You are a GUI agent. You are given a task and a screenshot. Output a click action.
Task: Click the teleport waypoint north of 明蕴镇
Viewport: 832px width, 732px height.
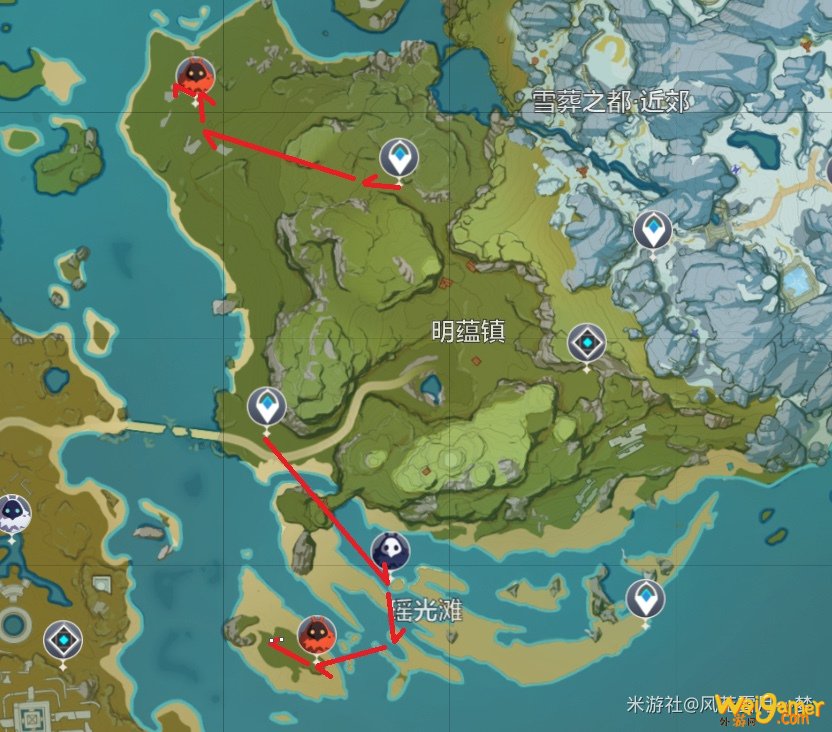[x=399, y=158]
